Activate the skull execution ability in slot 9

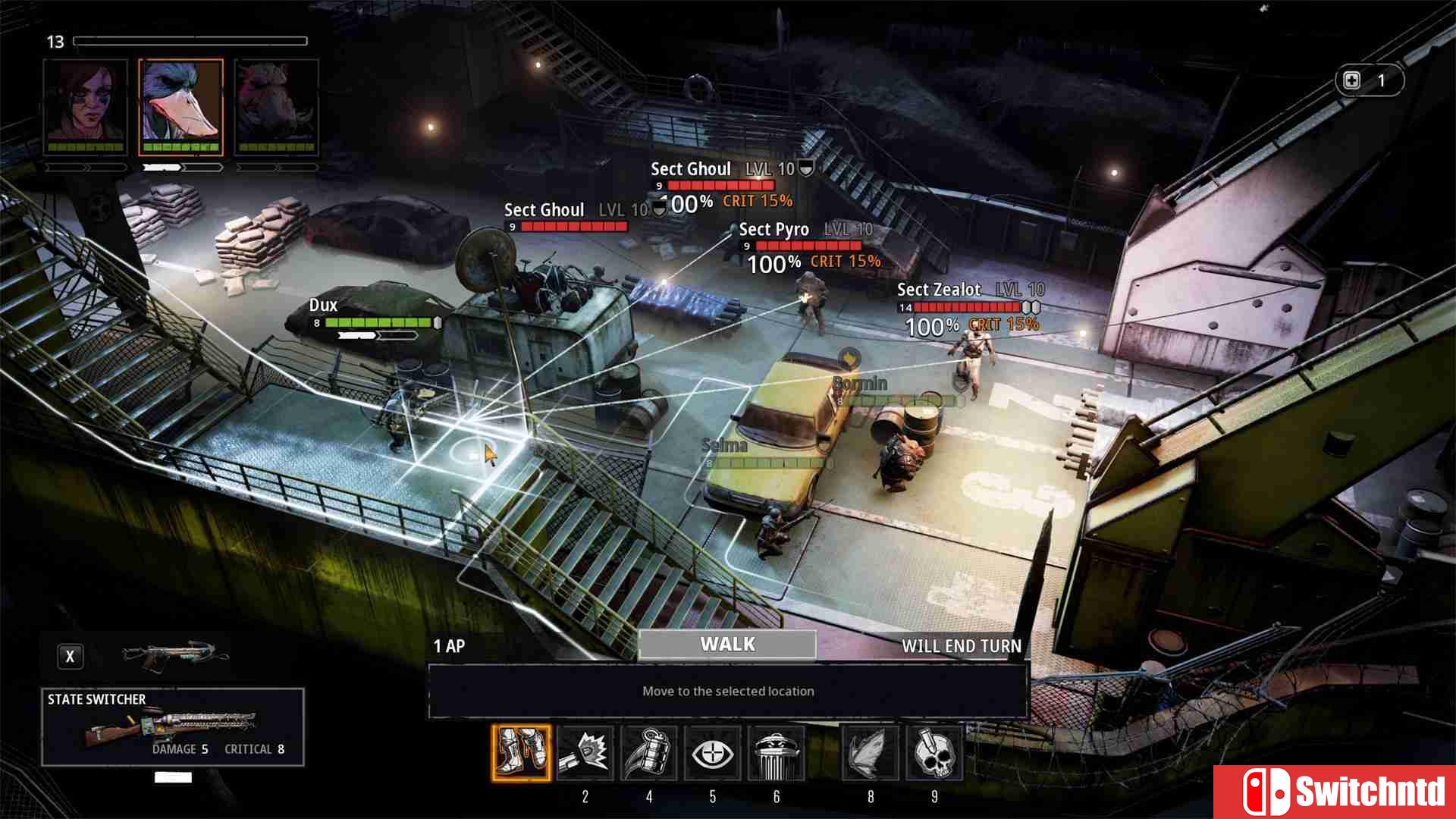(934, 753)
